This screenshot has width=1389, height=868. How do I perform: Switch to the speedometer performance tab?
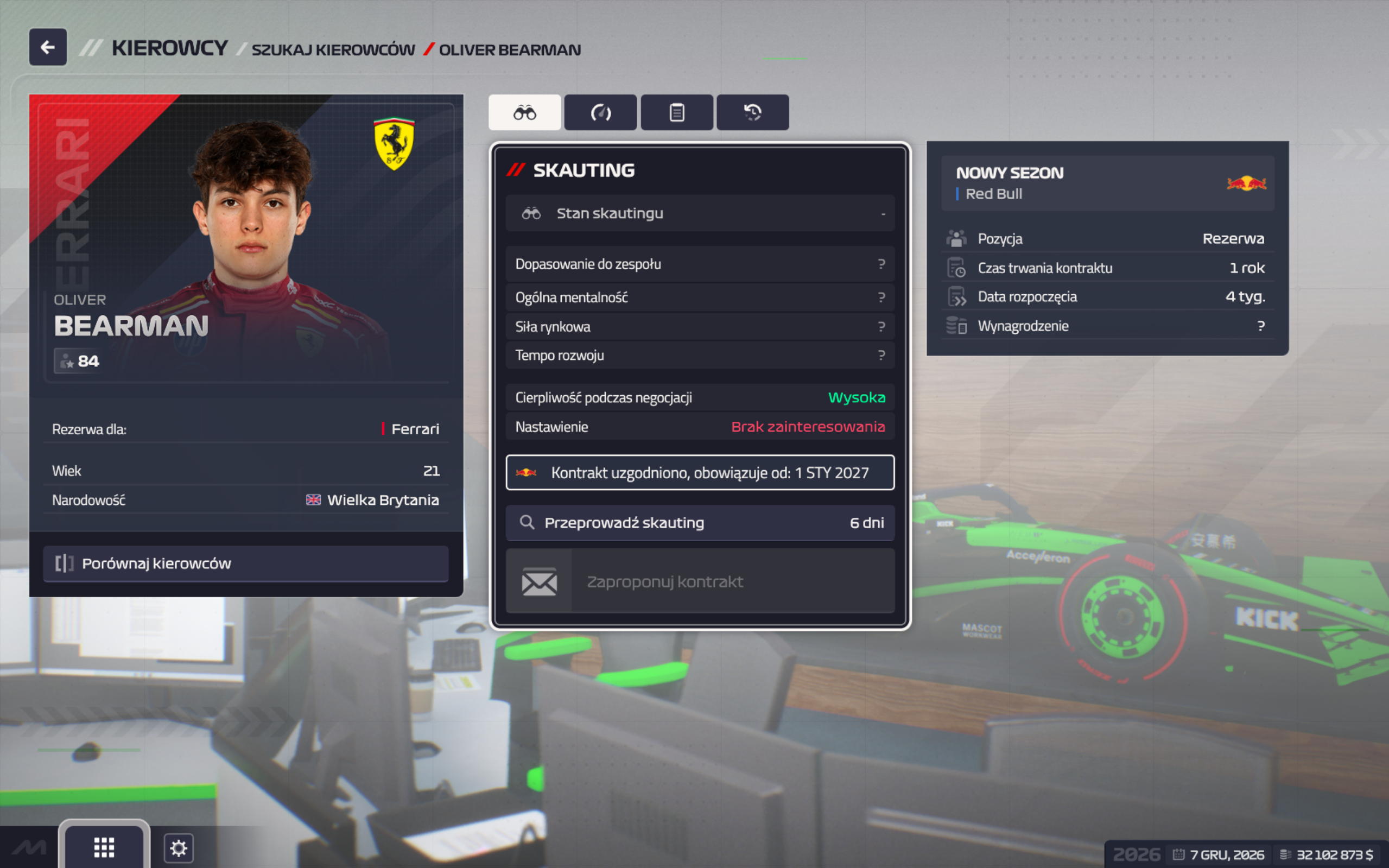click(x=600, y=112)
